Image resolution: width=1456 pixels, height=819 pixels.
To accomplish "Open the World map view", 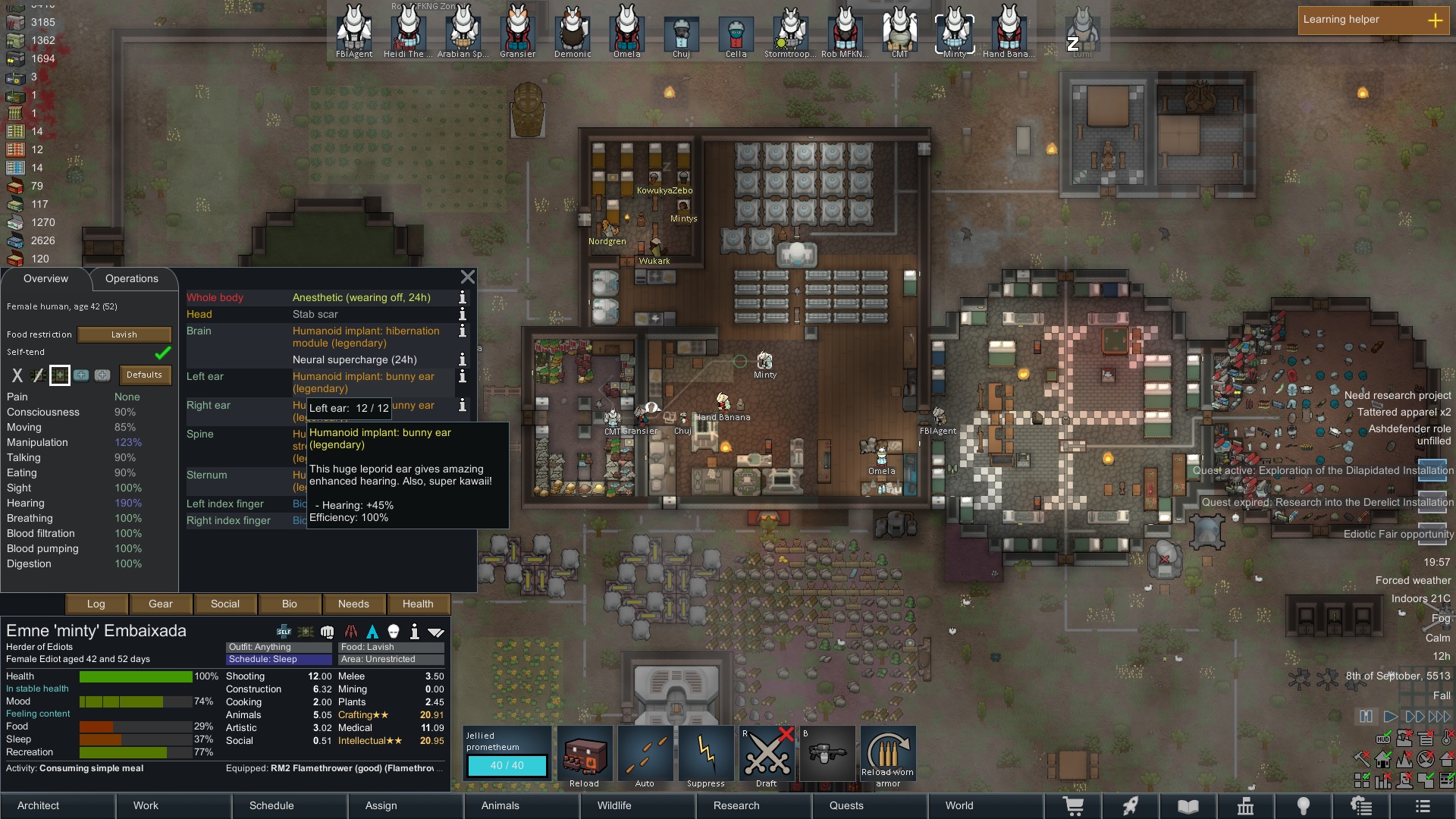I will click(x=959, y=805).
